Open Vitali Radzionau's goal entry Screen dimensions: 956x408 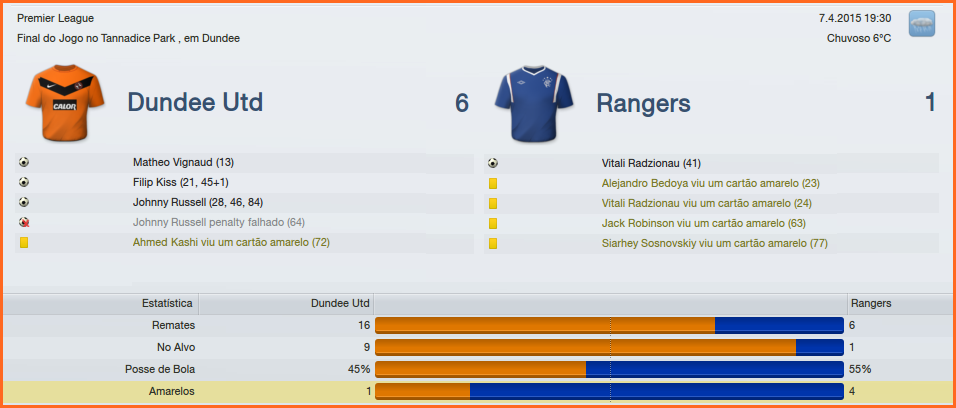pyautogui.click(x=651, y=163)
